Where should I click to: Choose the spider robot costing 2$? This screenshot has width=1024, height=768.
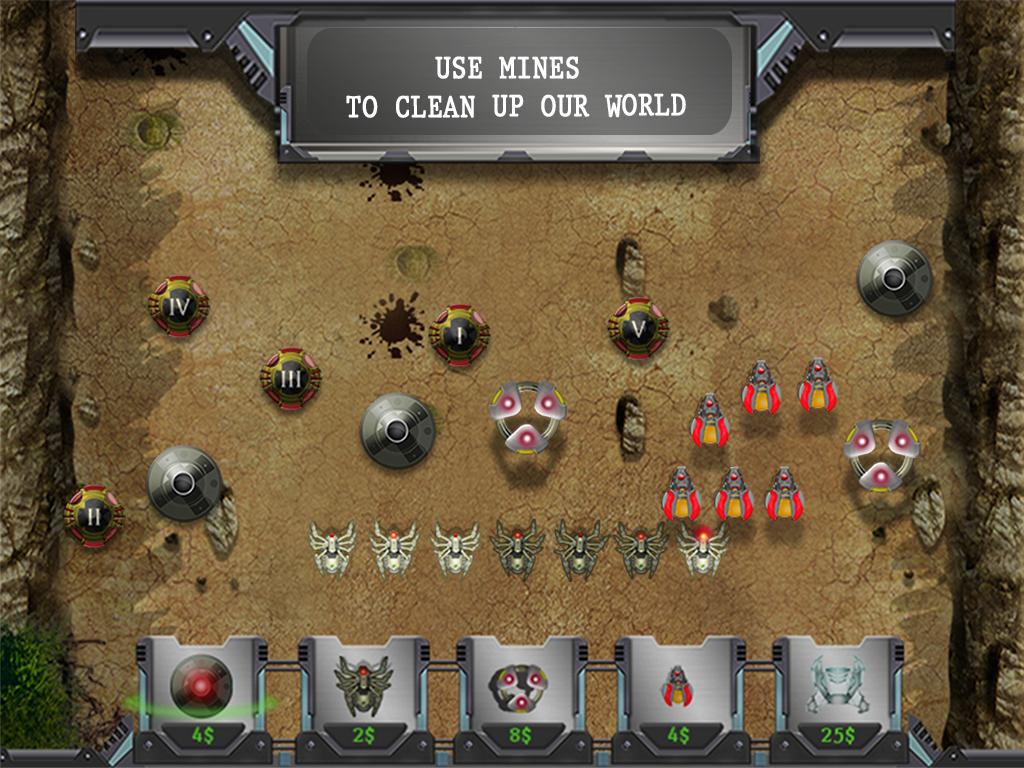[x=362, y=692]
